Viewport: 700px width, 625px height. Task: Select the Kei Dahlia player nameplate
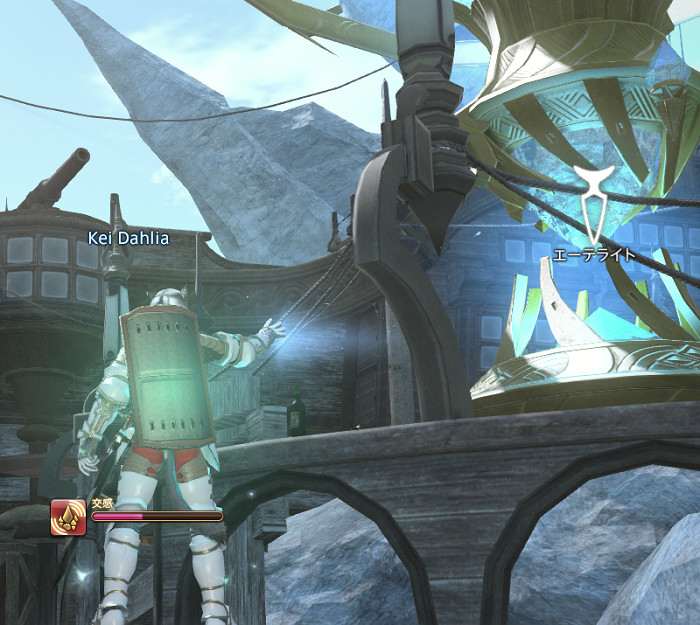point(127,238)
